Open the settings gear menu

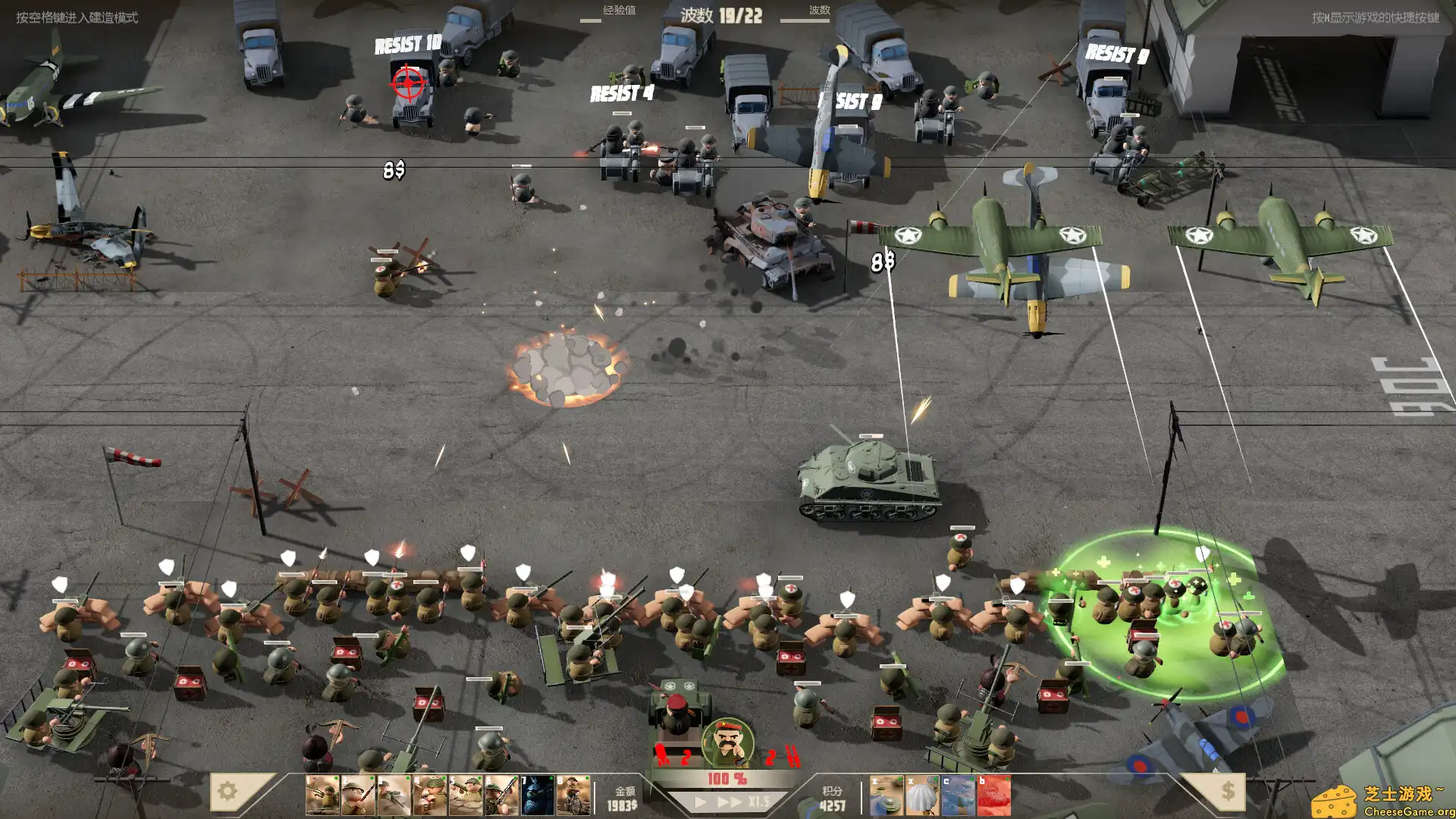click(x=226, y=792)
